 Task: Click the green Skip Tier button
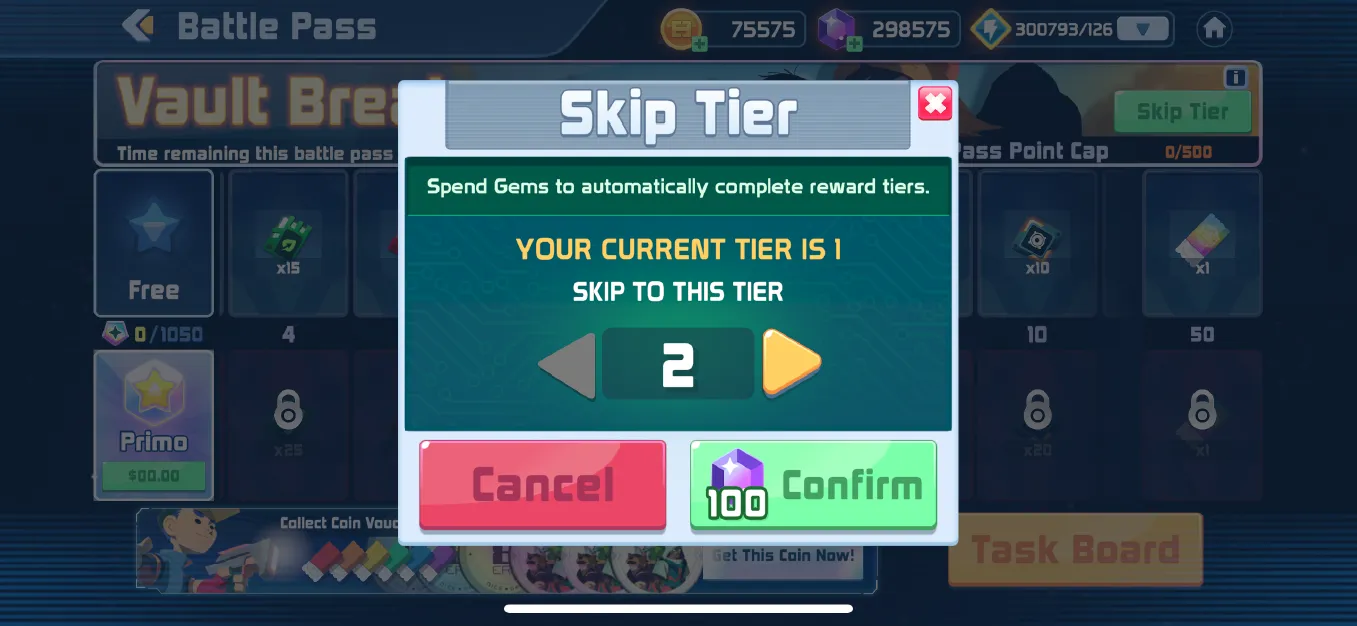pyautogui.click(x=1182, y=112)
